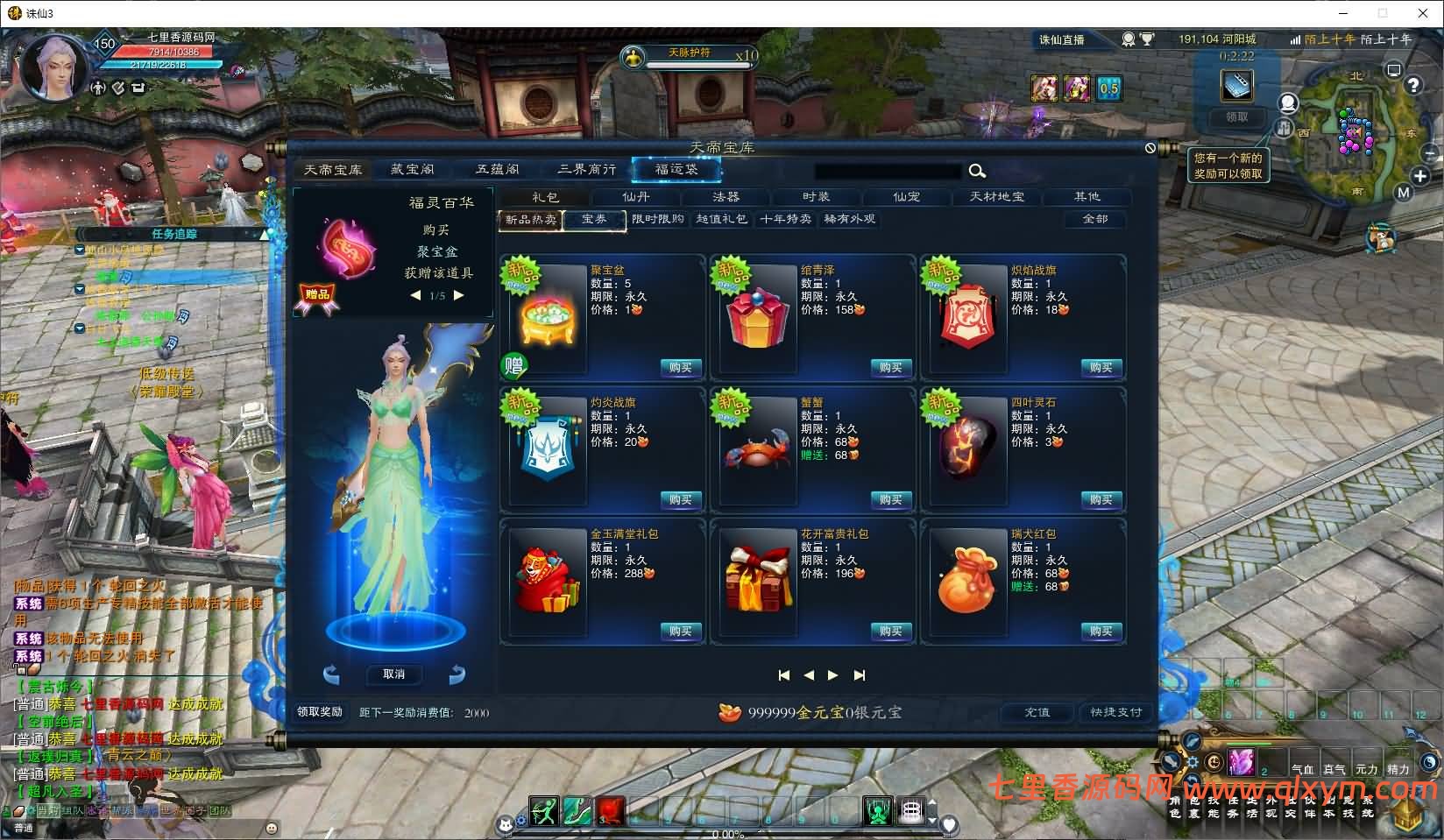1444x840 pixels.
Task: Open the bag (背囊) inventory icon
Action: click(x=1193, y=808)
